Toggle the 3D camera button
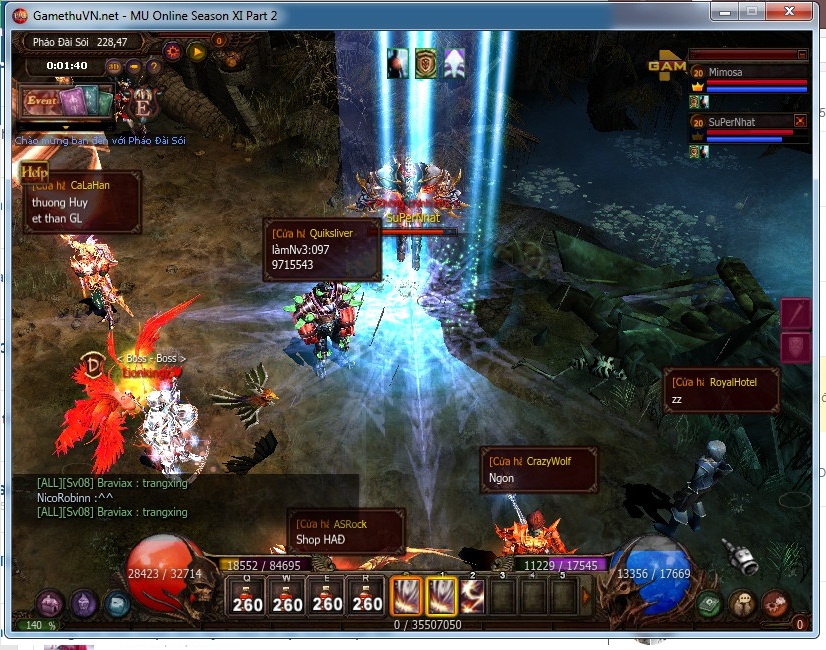This screenshot has width=826, height=650. click(x=114, y=66)
